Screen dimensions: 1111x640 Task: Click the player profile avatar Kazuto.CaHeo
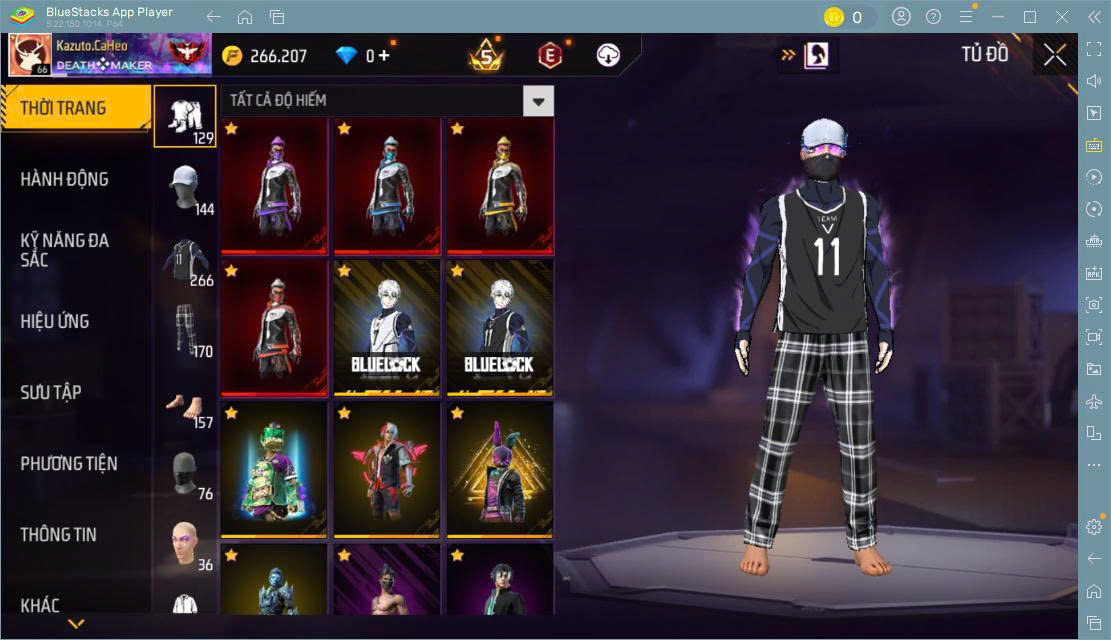coord(30,55)
